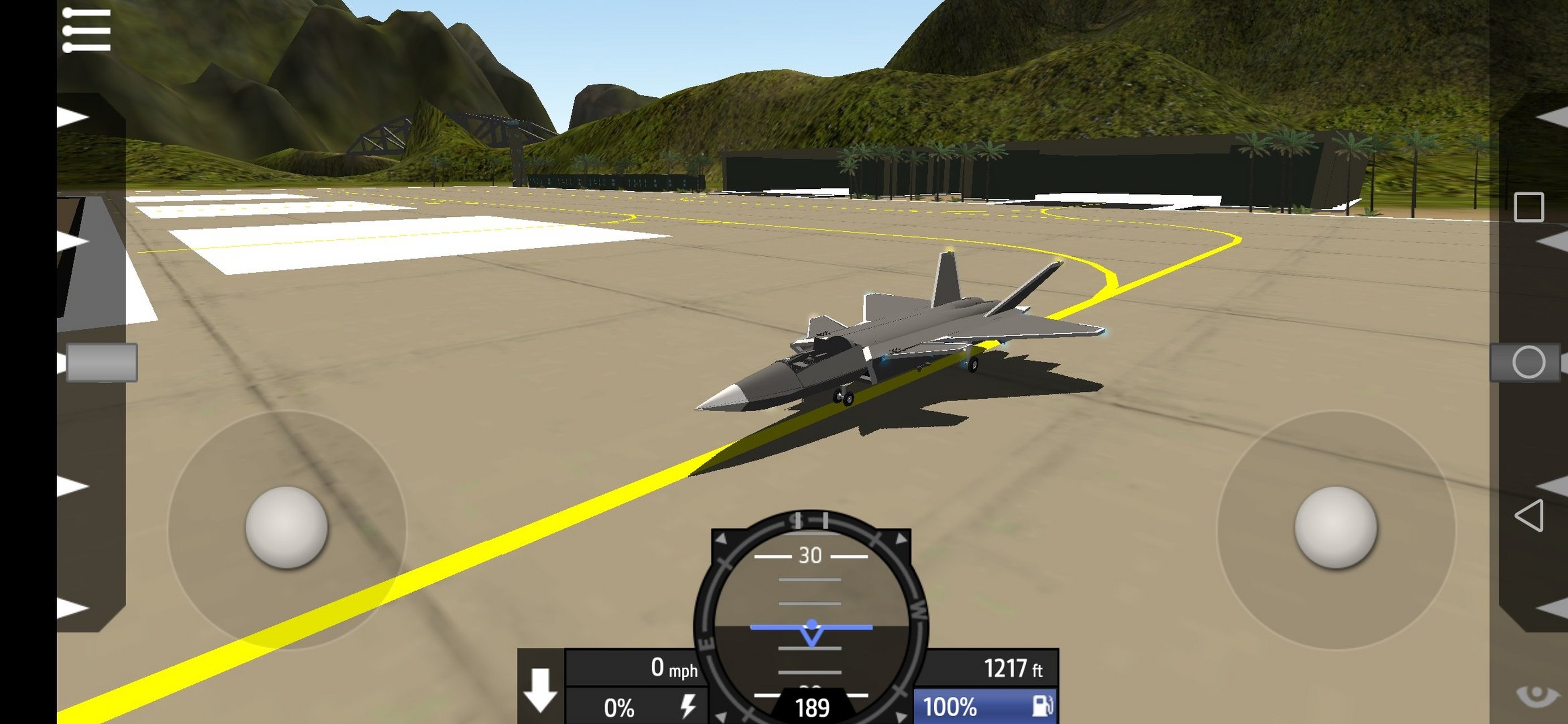Click the right virtual joystick knob
1568x724 pixels.
pos(1336,527)
